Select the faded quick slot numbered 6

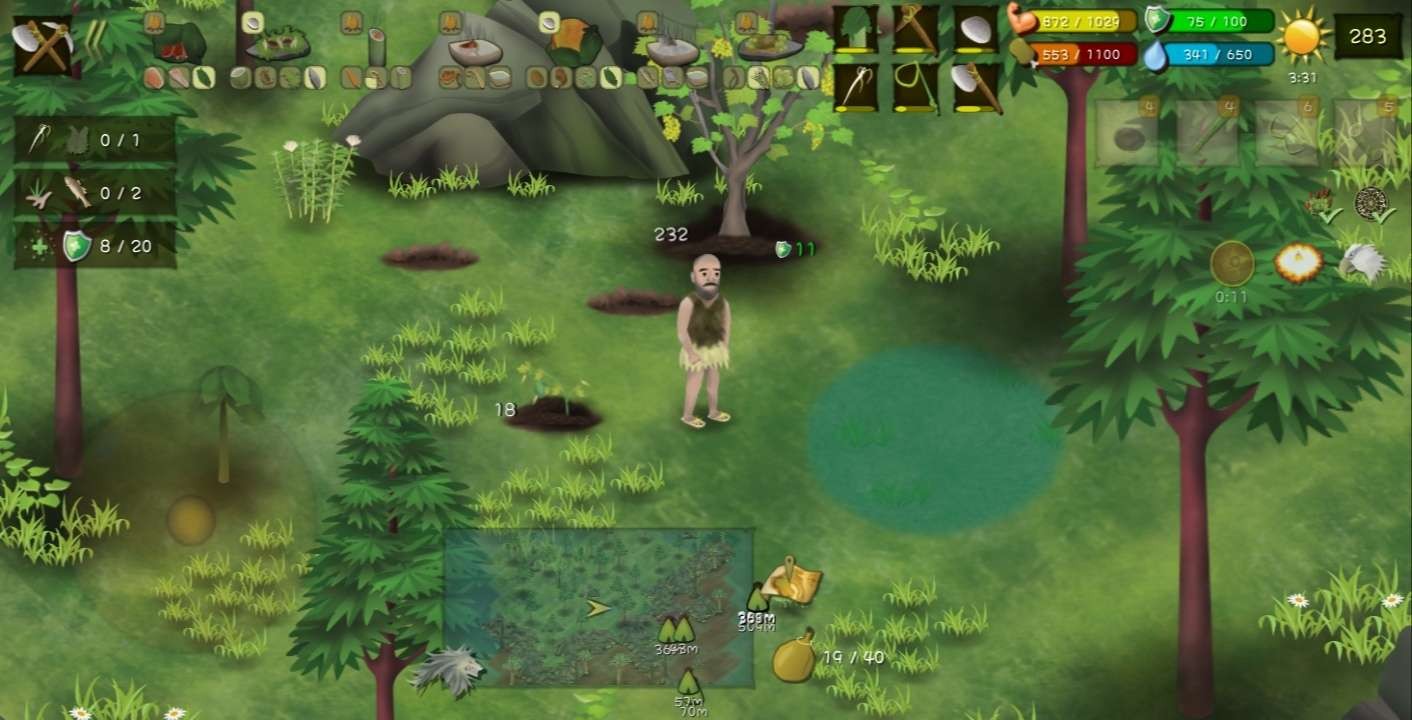(1284, 133)
